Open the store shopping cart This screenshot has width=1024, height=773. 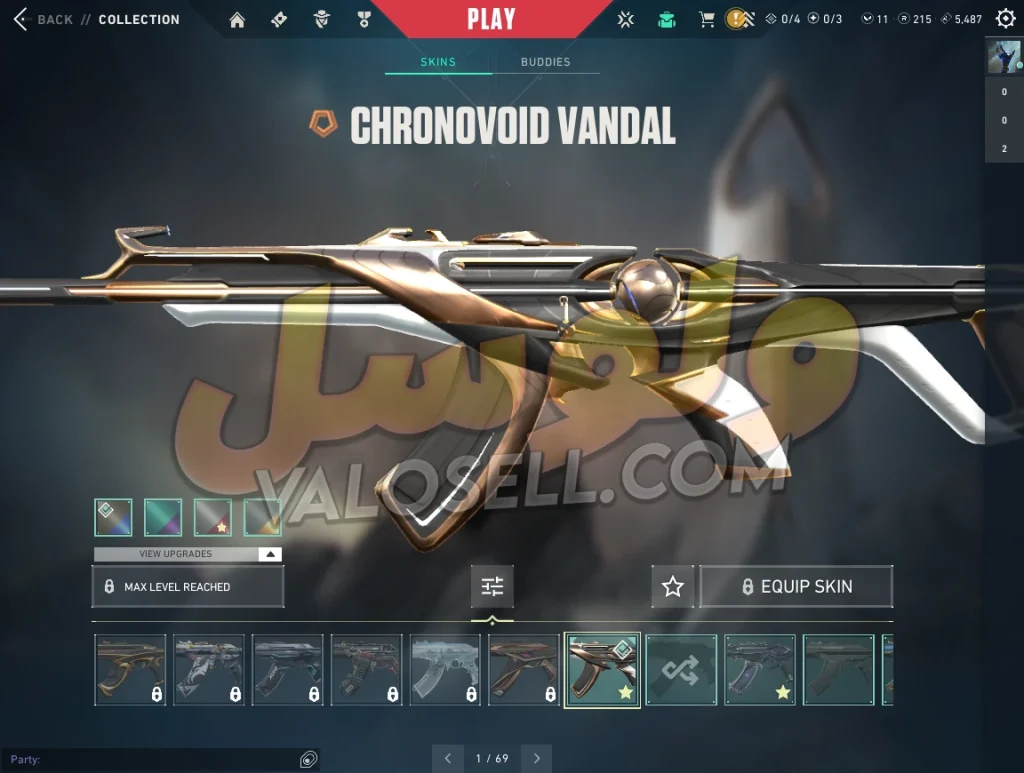706,19
